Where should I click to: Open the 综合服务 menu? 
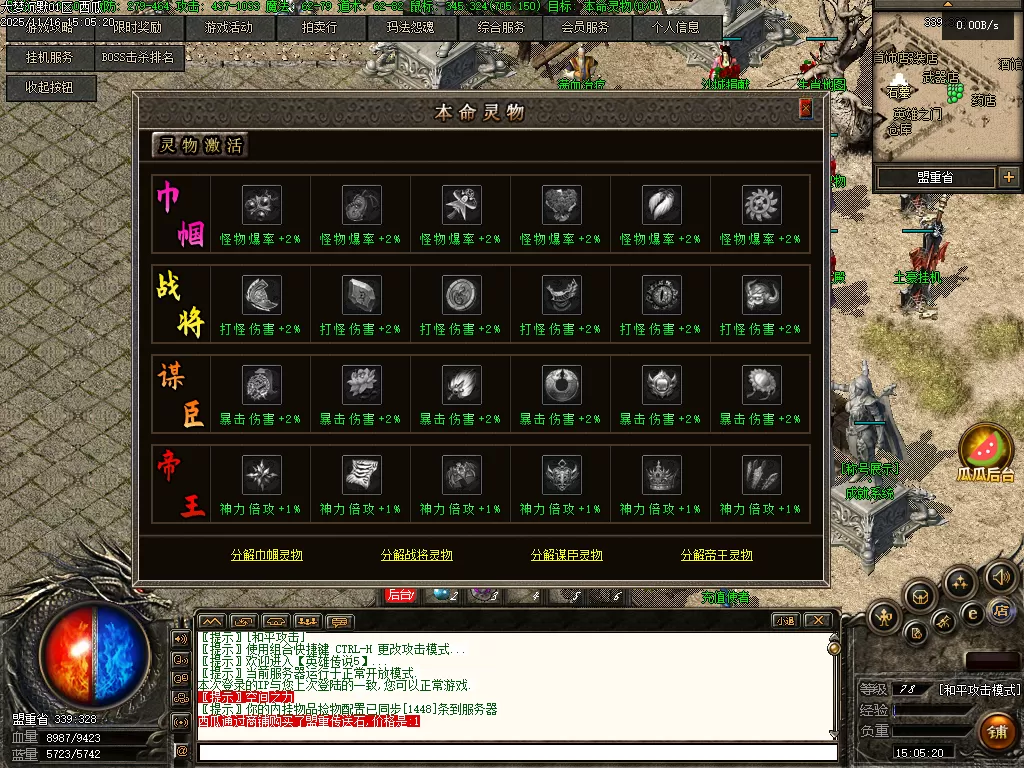(x=501, y=28)
